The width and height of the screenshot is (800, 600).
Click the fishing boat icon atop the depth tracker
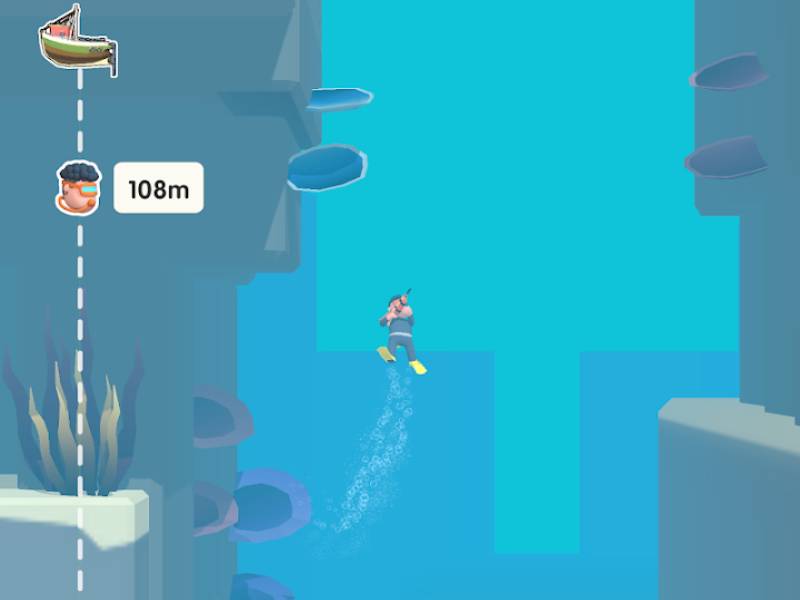point(77,41)
